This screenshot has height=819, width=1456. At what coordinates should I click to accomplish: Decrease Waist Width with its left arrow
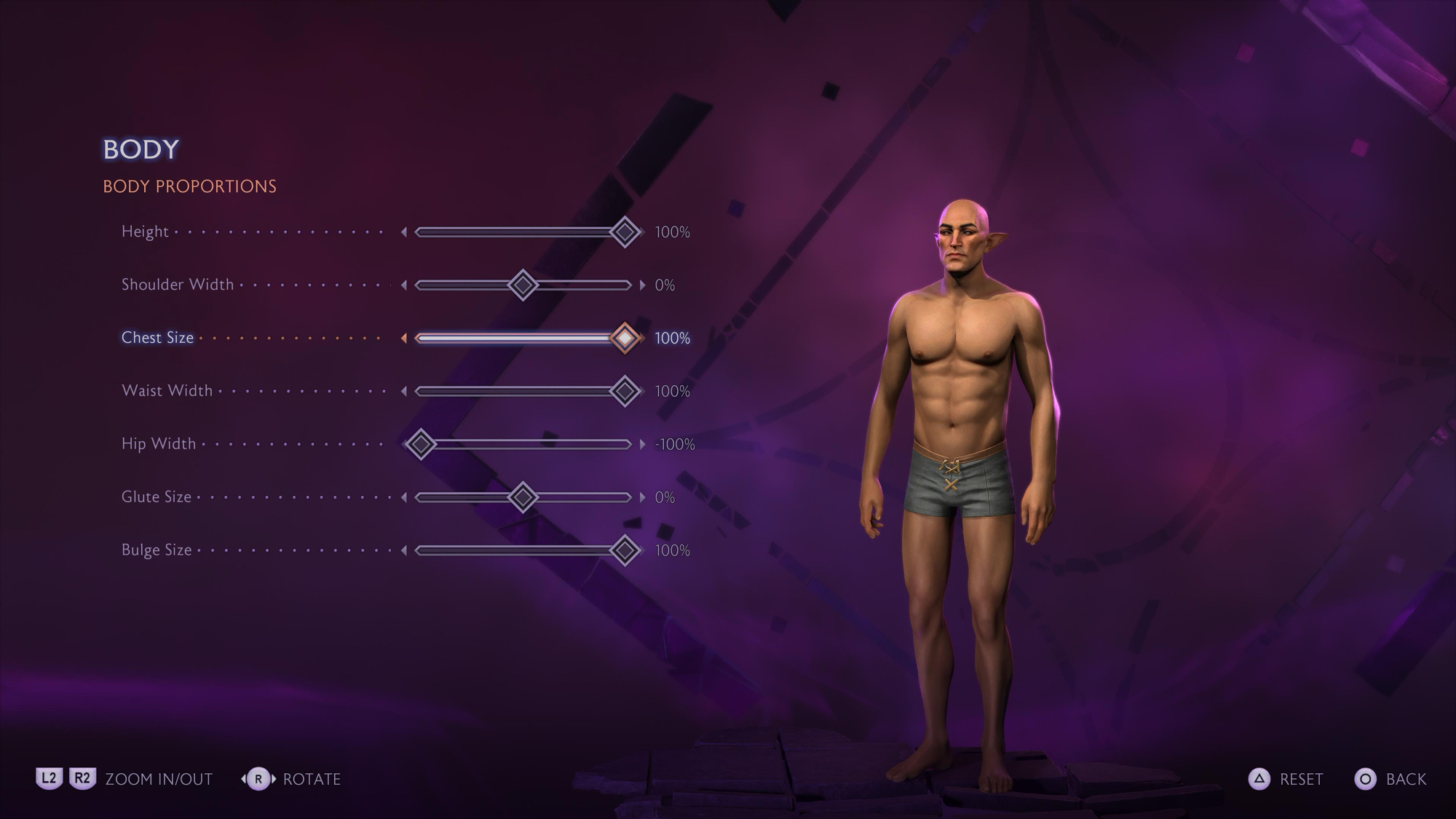tap(404, 392)
